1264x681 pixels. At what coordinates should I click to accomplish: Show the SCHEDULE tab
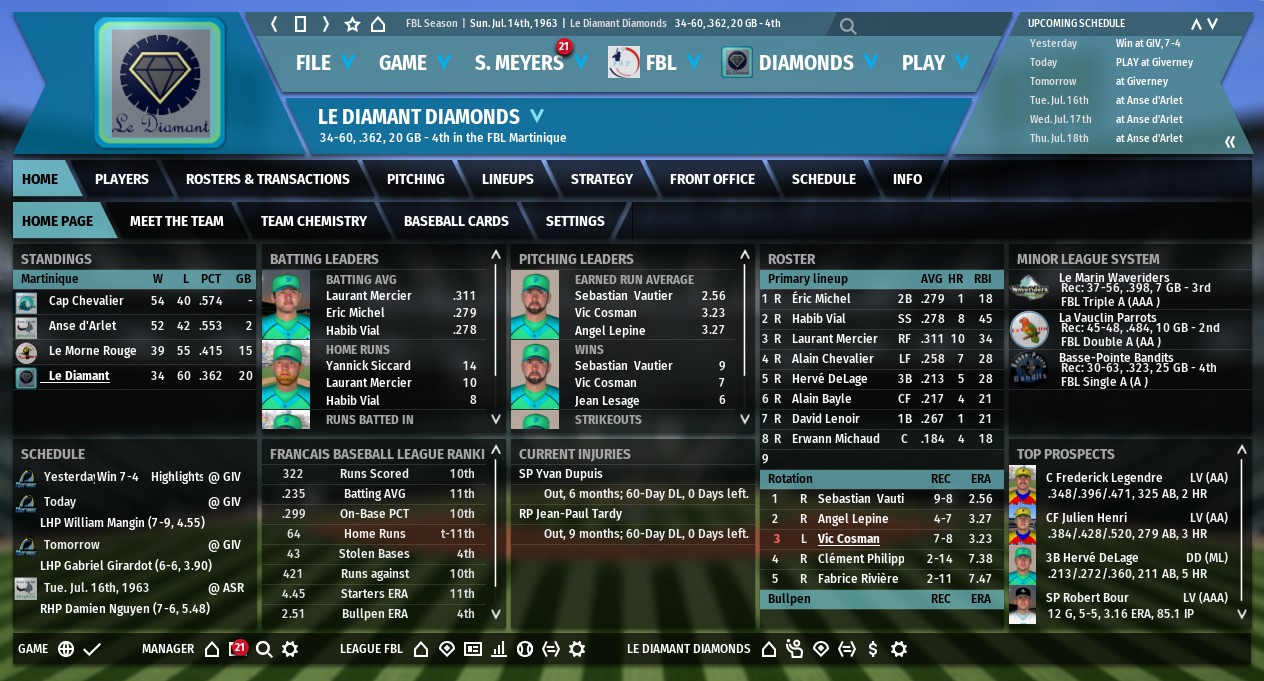[x=823, y=179]
